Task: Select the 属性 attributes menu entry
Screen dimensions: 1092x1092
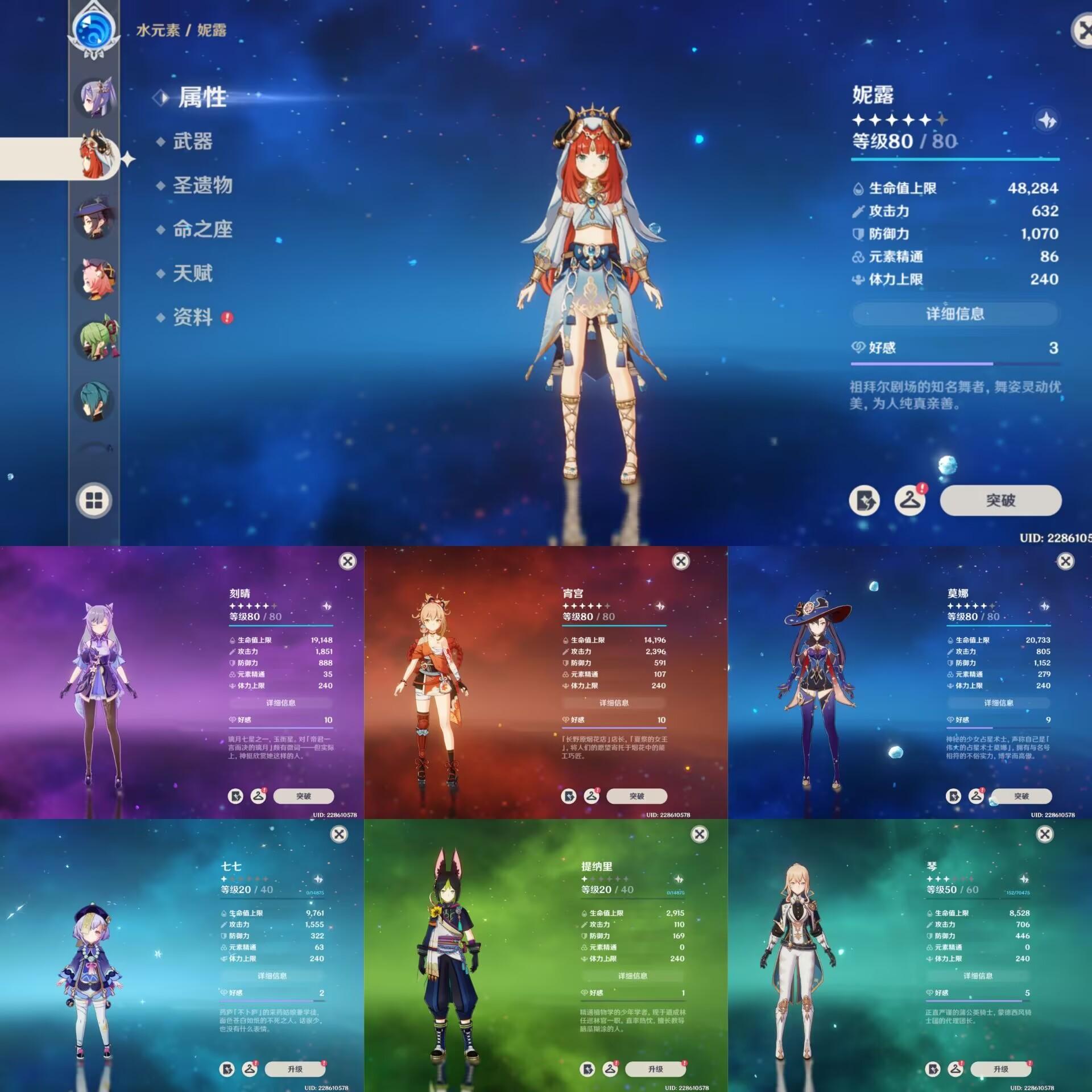Action: point(202,97)
